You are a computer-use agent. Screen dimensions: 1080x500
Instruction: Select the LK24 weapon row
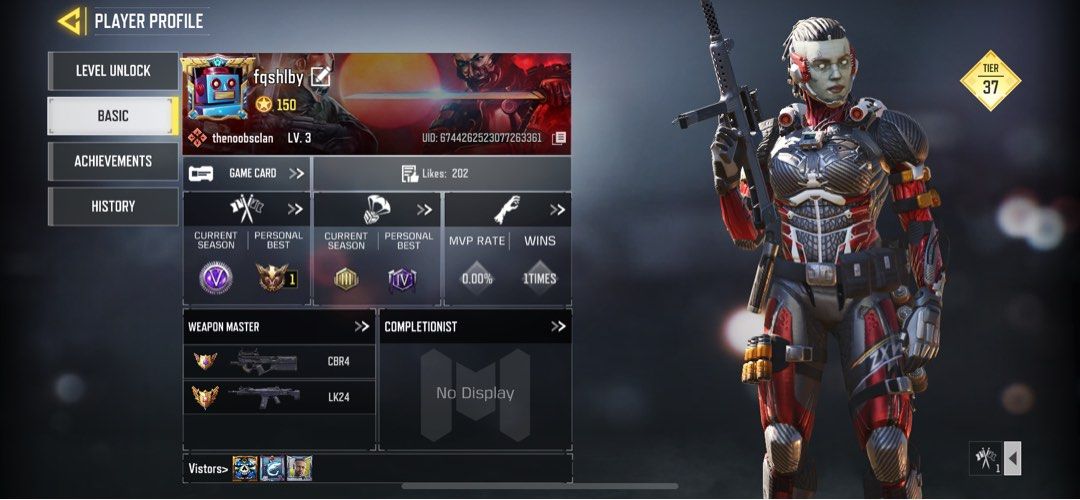(x=279, y=397)
